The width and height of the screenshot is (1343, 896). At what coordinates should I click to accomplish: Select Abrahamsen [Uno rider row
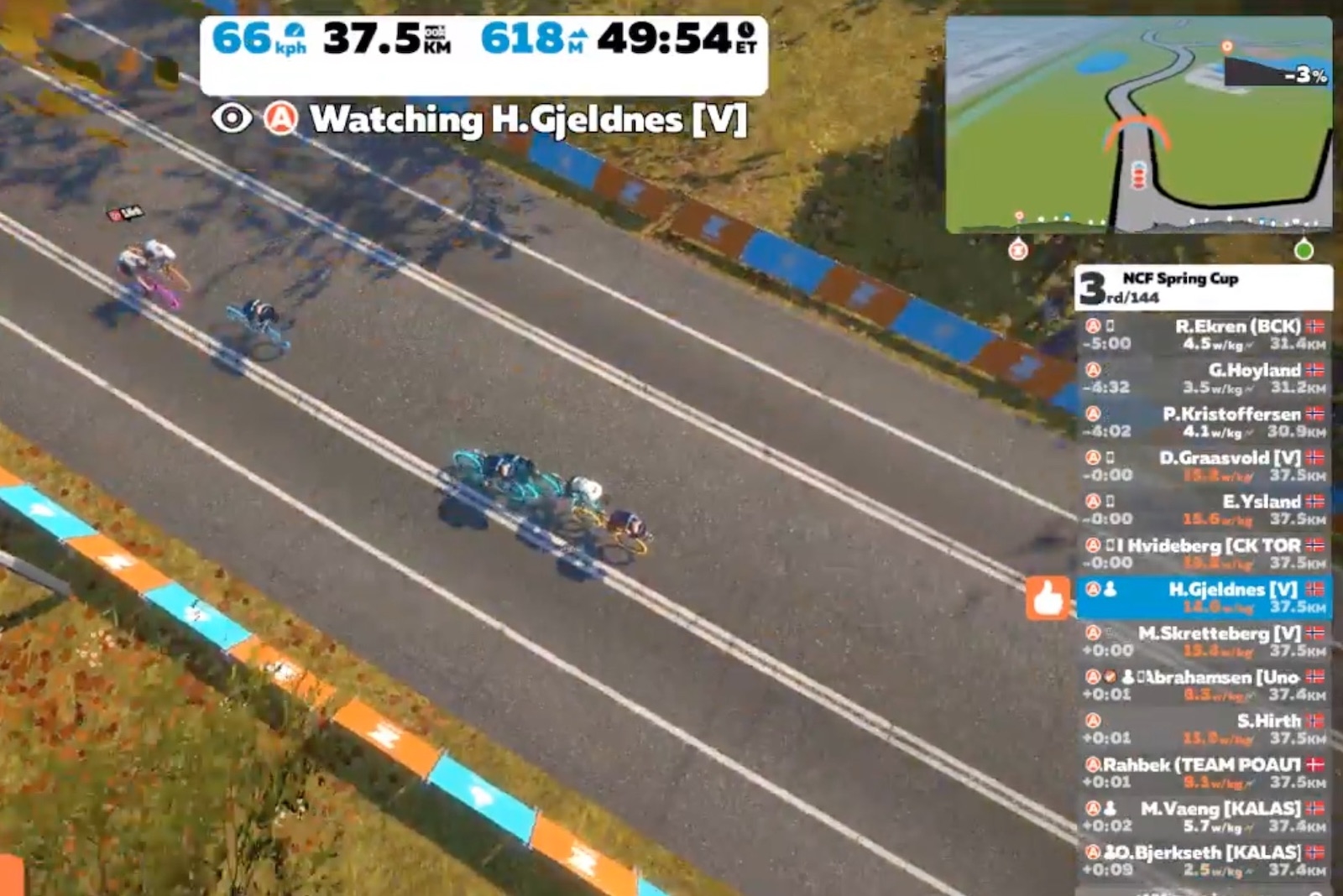pos(1204,685)
